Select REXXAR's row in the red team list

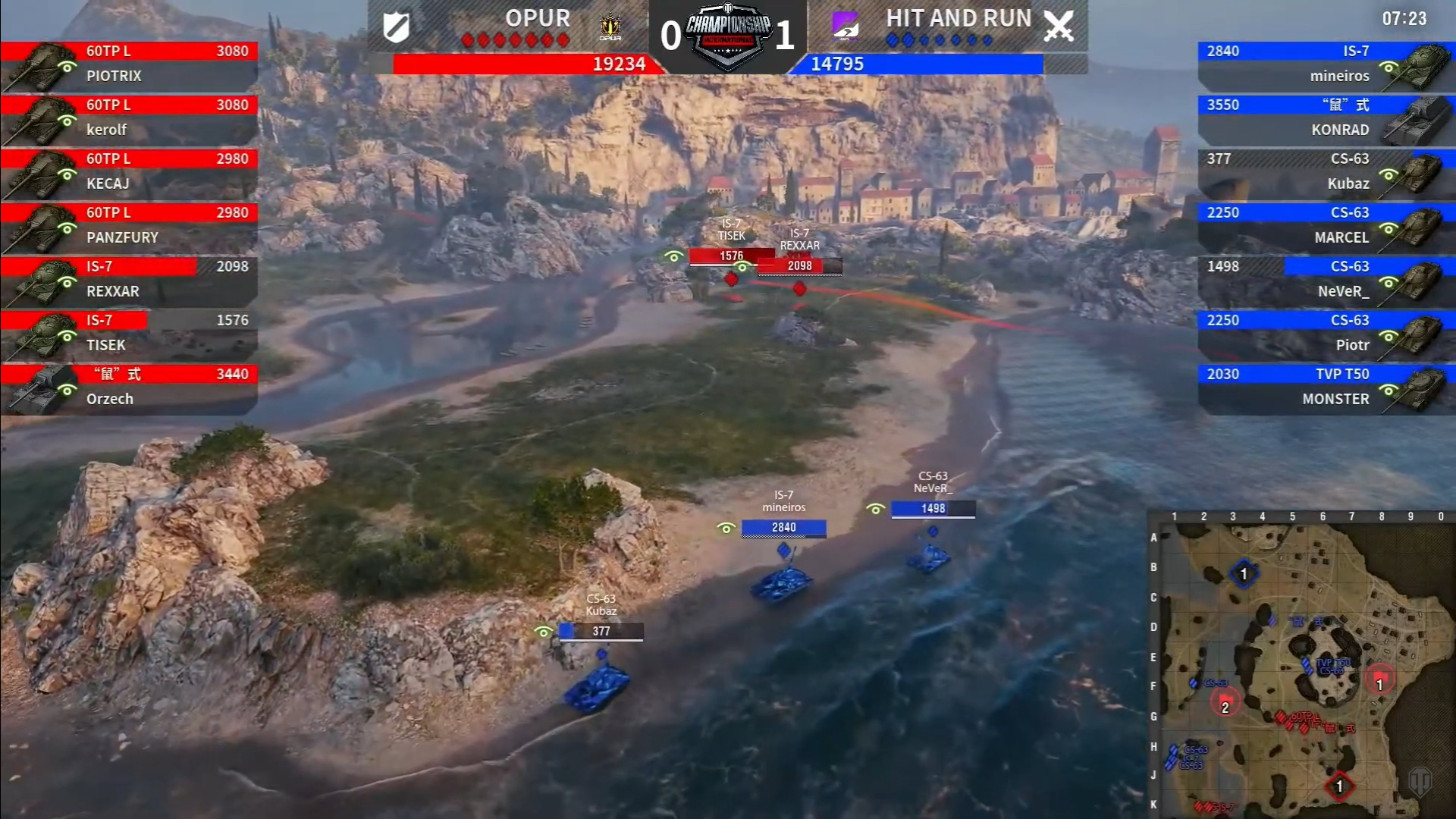(129, 280)
